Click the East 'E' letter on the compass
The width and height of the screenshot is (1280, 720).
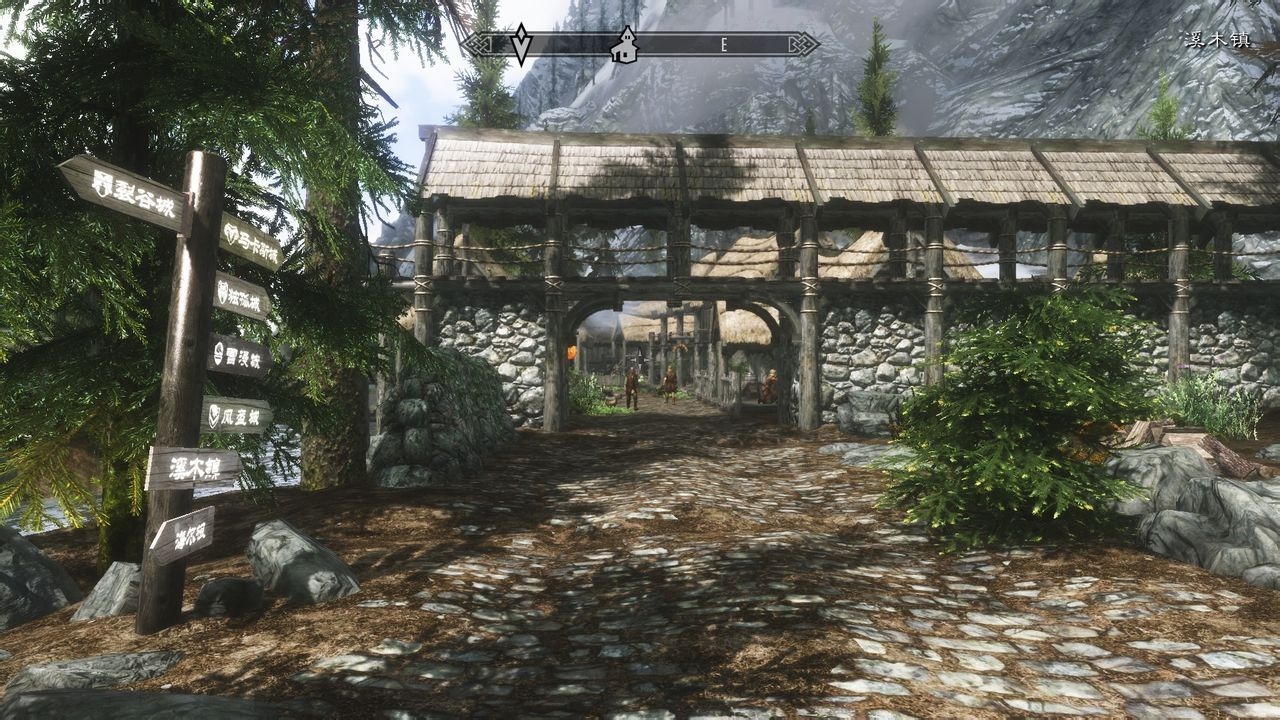[723, 45]
